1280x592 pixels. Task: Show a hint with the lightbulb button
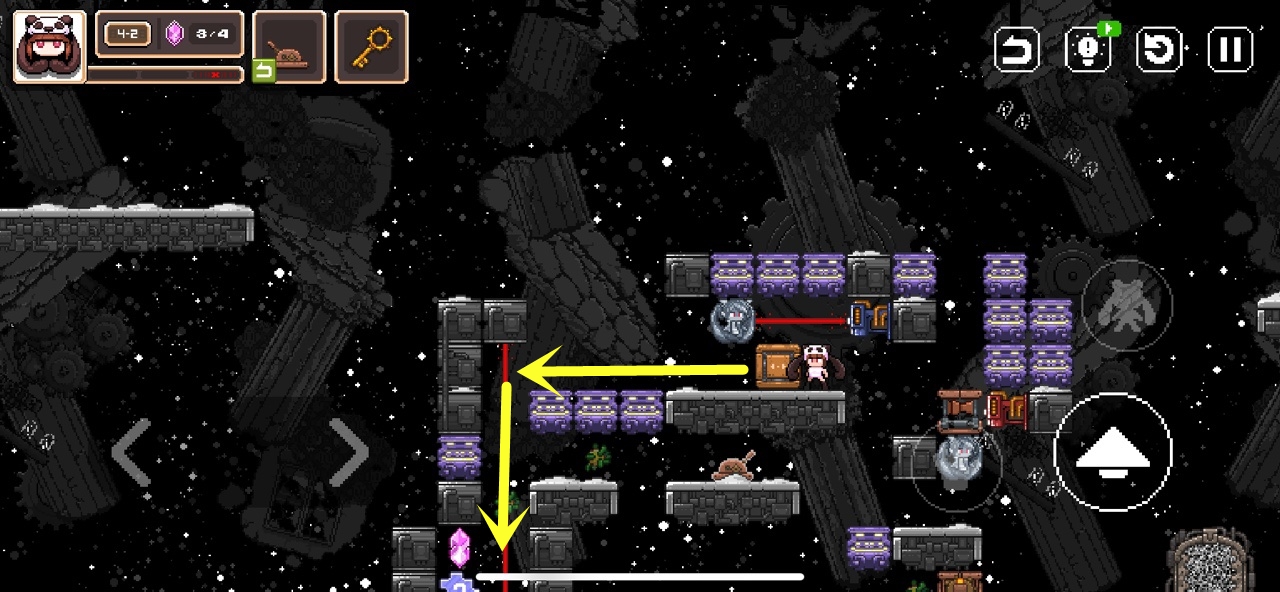[x=1089, y=49]
